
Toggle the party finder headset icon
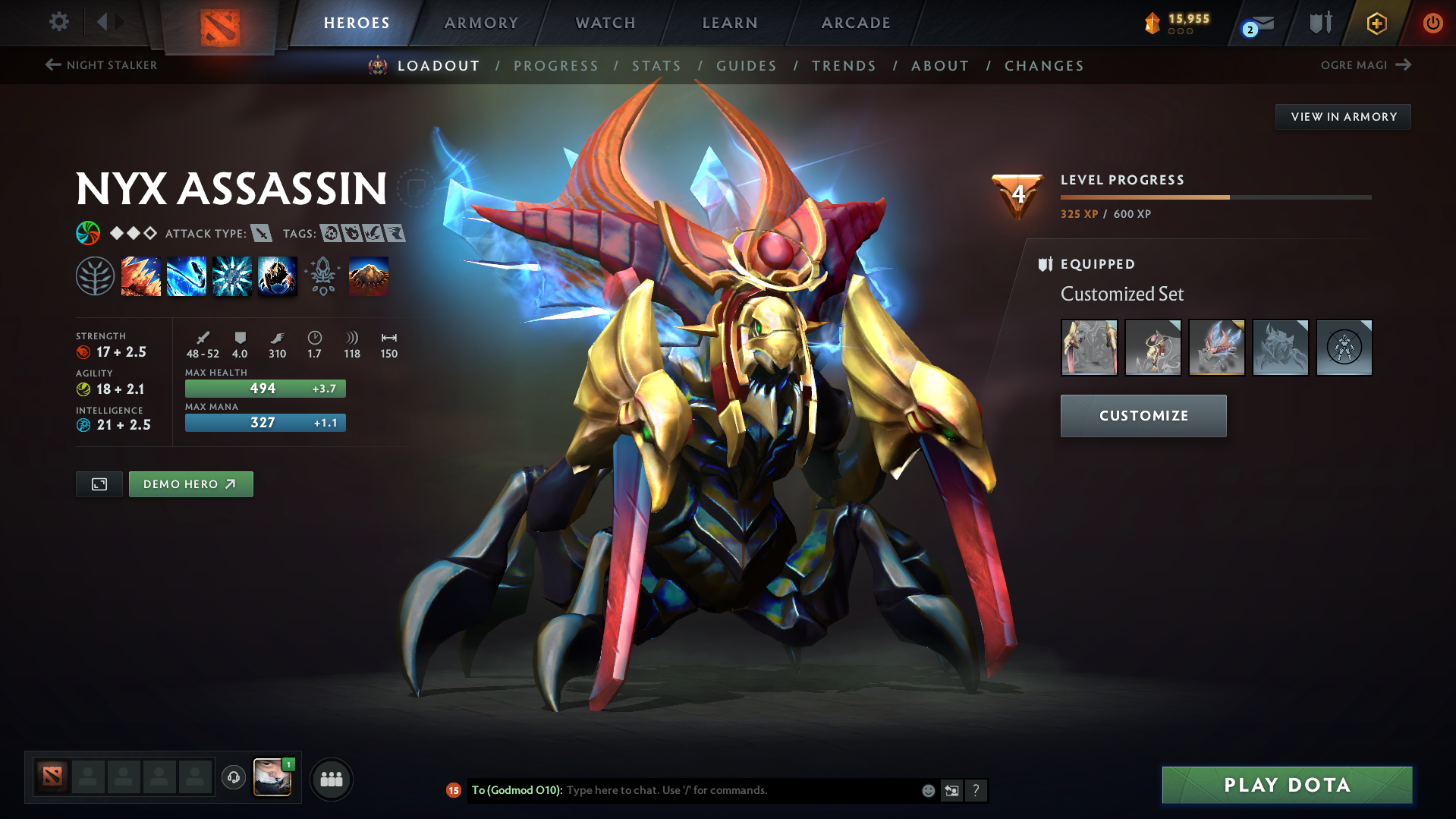[234, 778]
